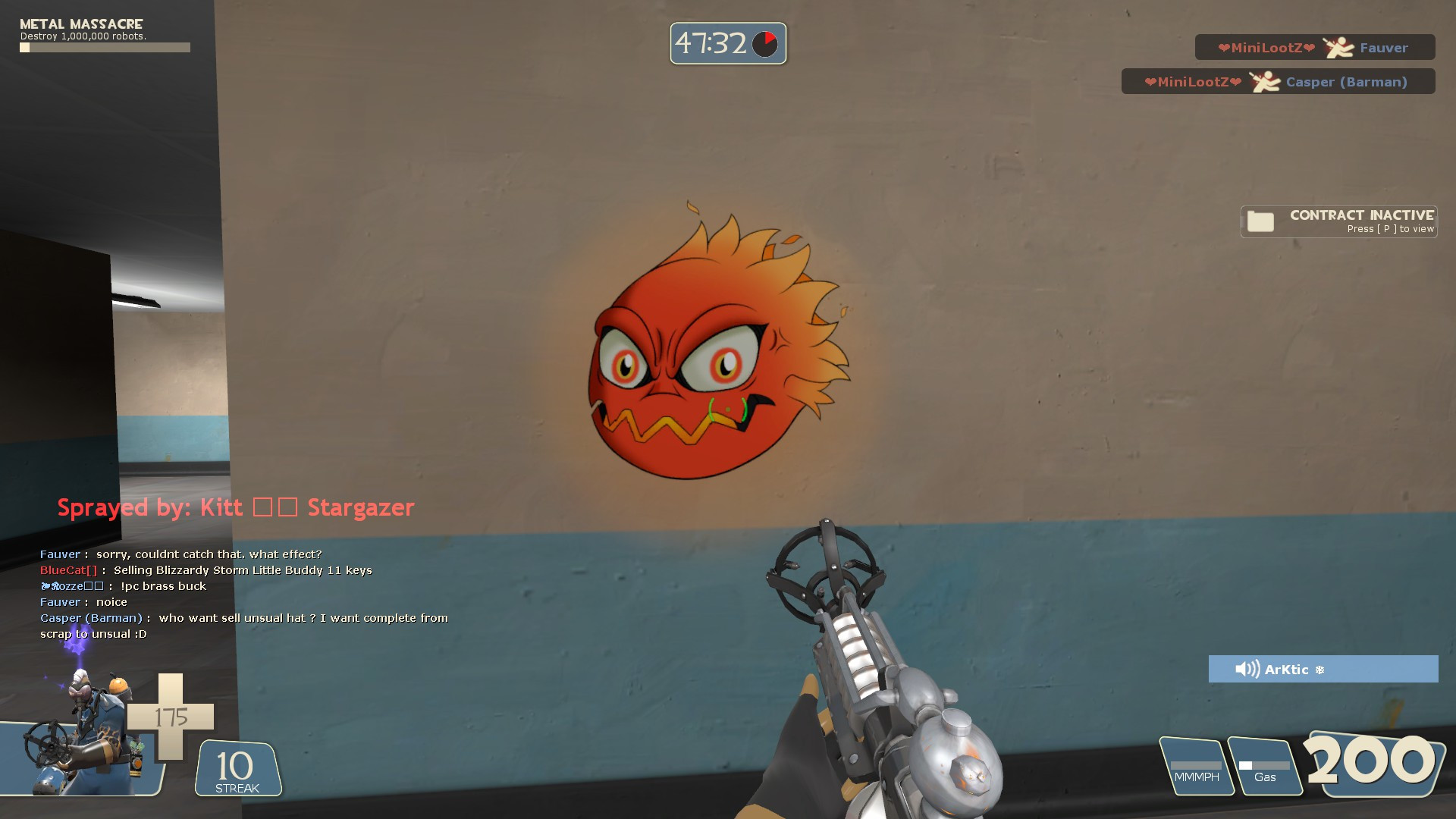Click the METAL MASSACRE objective title

pyautogui.click(x=79, y=24)
